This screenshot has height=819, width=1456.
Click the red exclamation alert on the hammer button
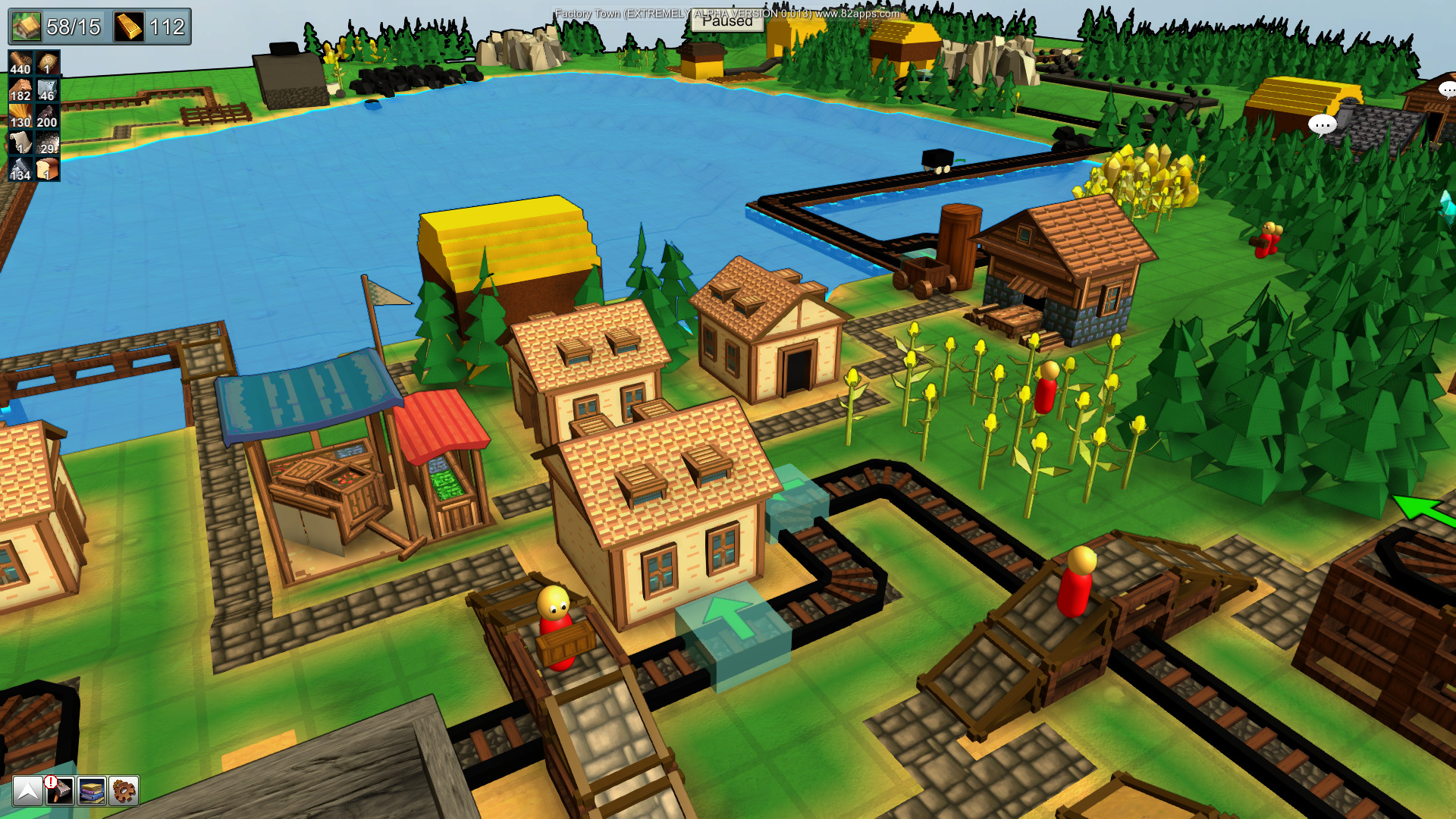pos(51,781)
